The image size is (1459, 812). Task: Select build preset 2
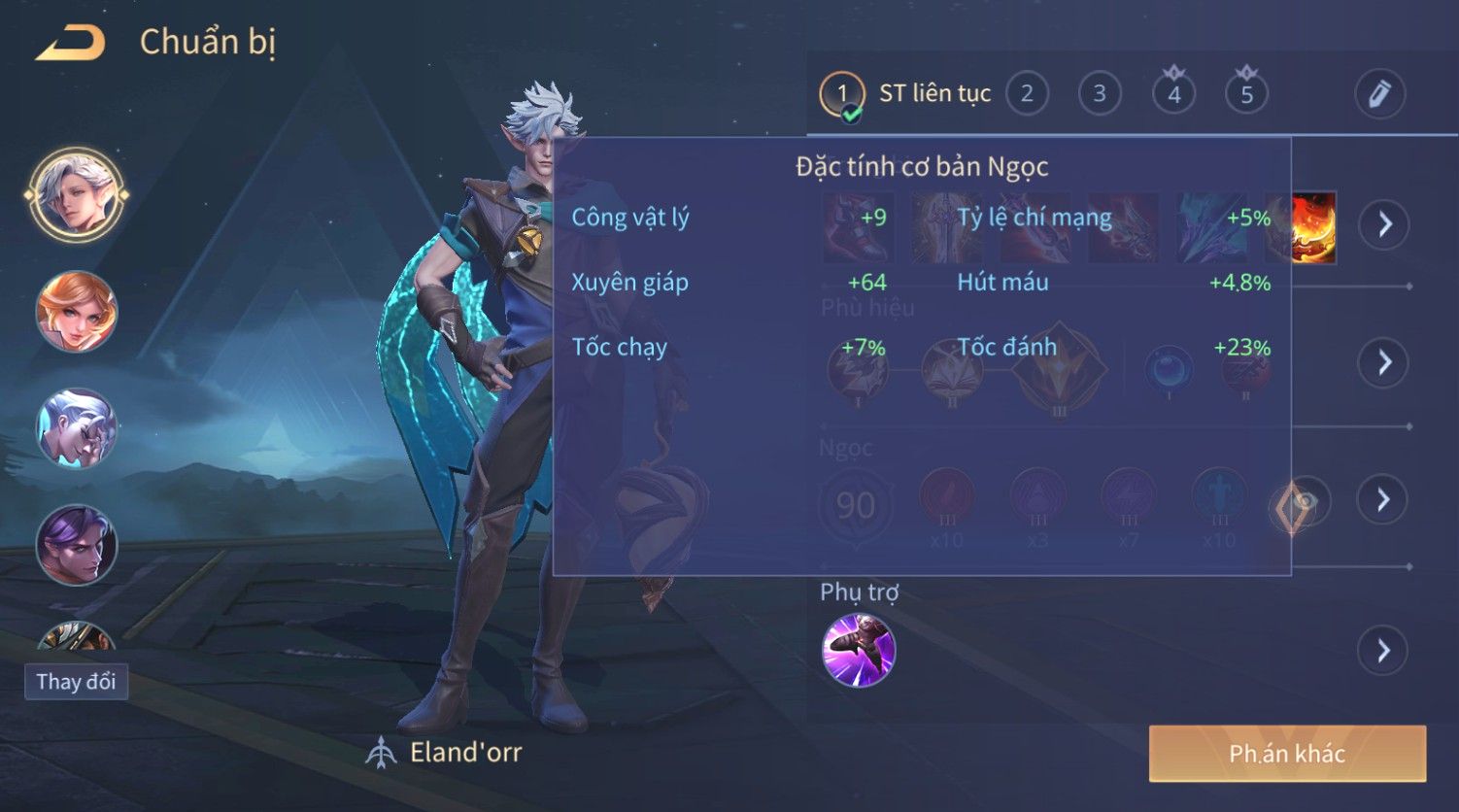(1027, 94)
